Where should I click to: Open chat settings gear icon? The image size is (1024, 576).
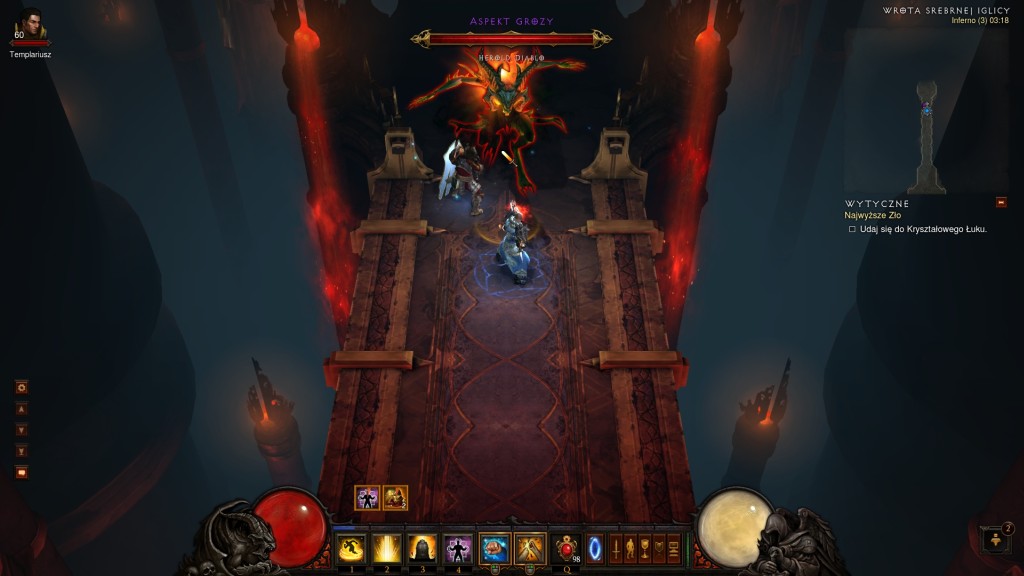(21, 387)
